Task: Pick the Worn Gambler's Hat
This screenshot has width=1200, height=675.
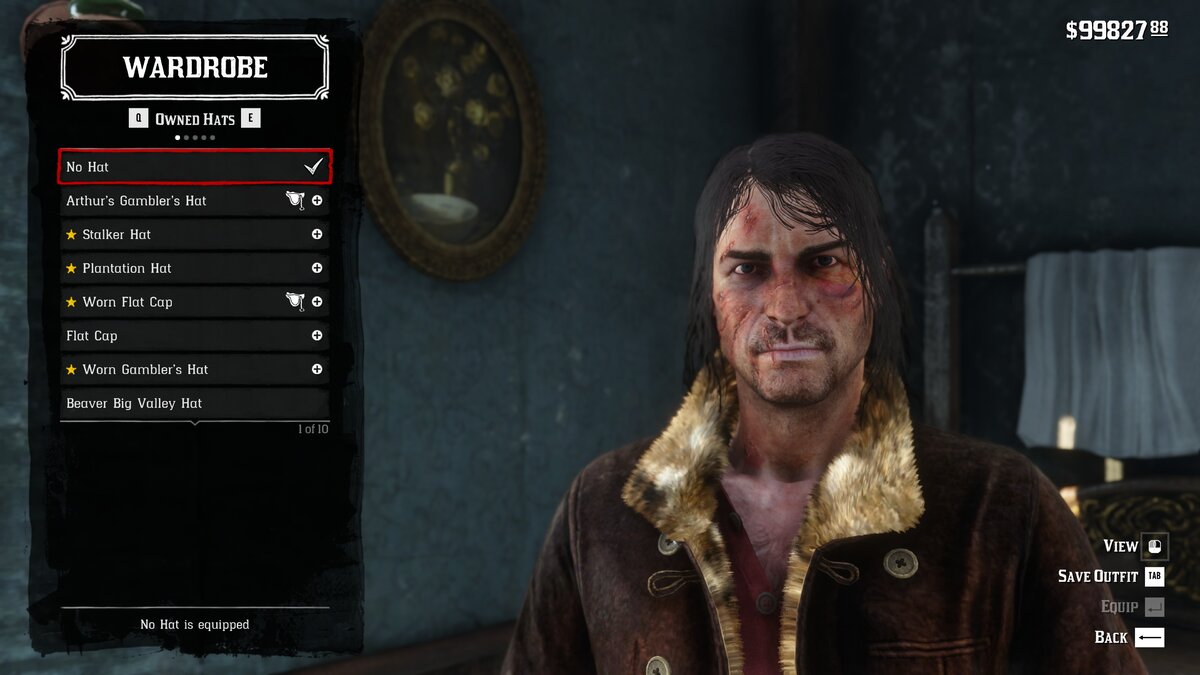Action: point(170,370)
